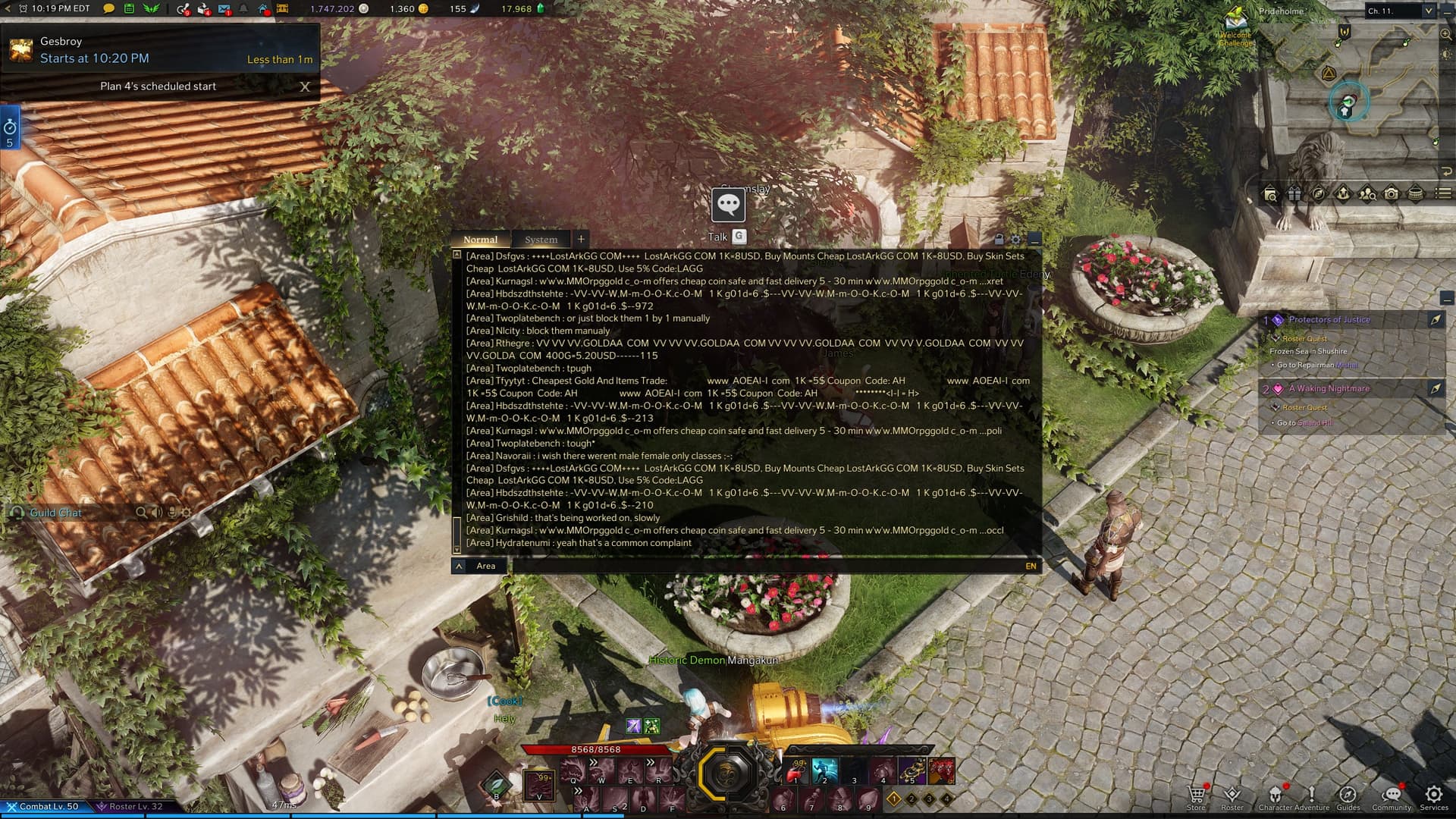Open chat window settings gear

pos(1016,240)
